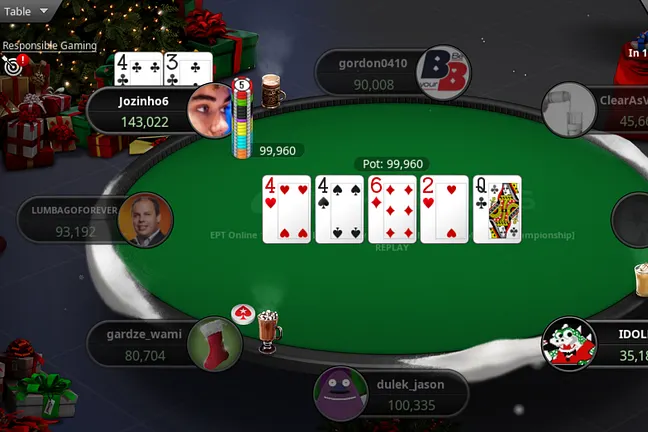
Task: Select player Jozinho6's name panel
Action: click(140, 111)
